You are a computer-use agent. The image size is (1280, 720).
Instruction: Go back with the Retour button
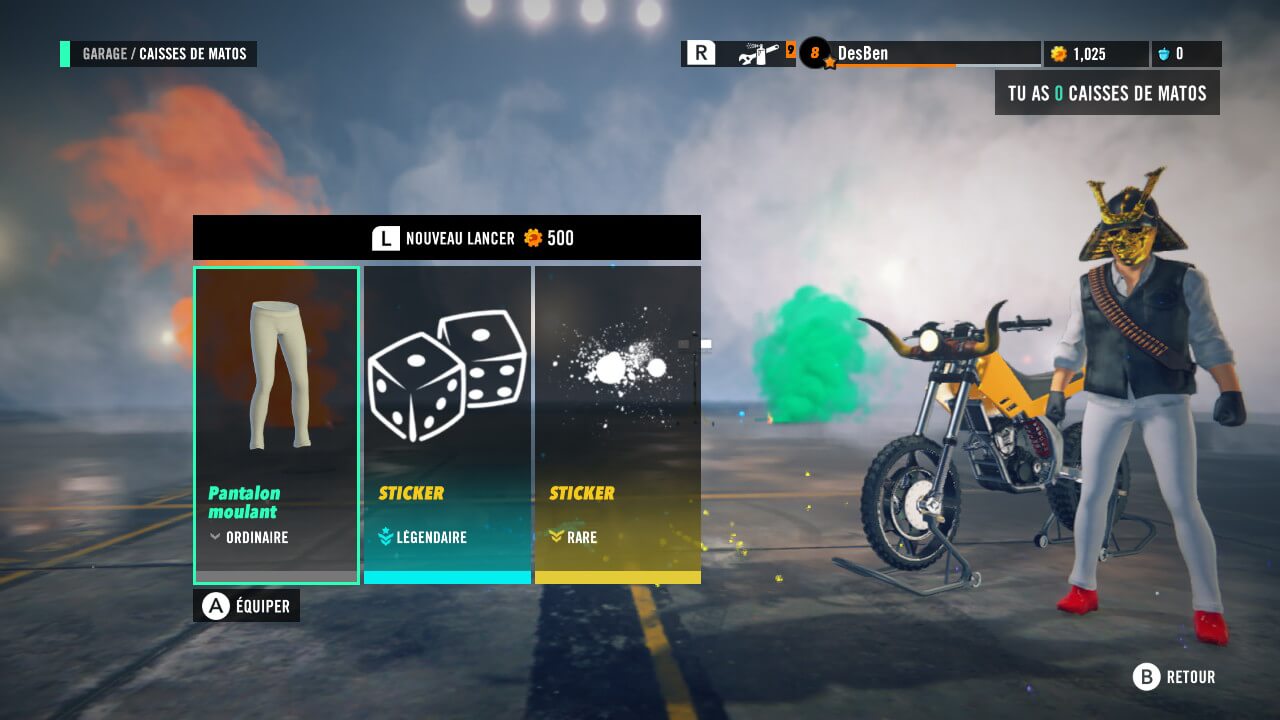(x=1174, y=677)
